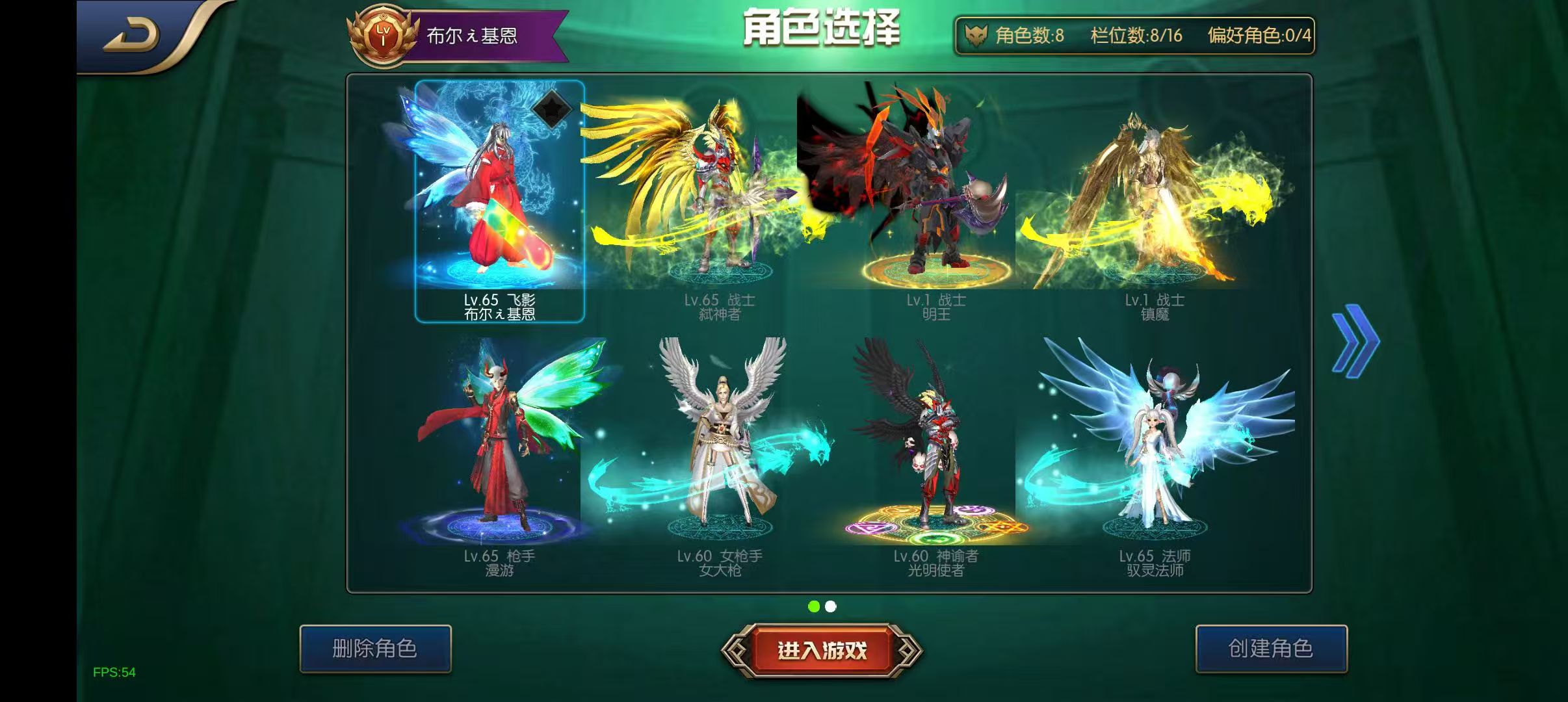Click the left arrow ornament beside 进入游戏 button
The height and width of the screenshot is (702, 1568).
point(733,648)
